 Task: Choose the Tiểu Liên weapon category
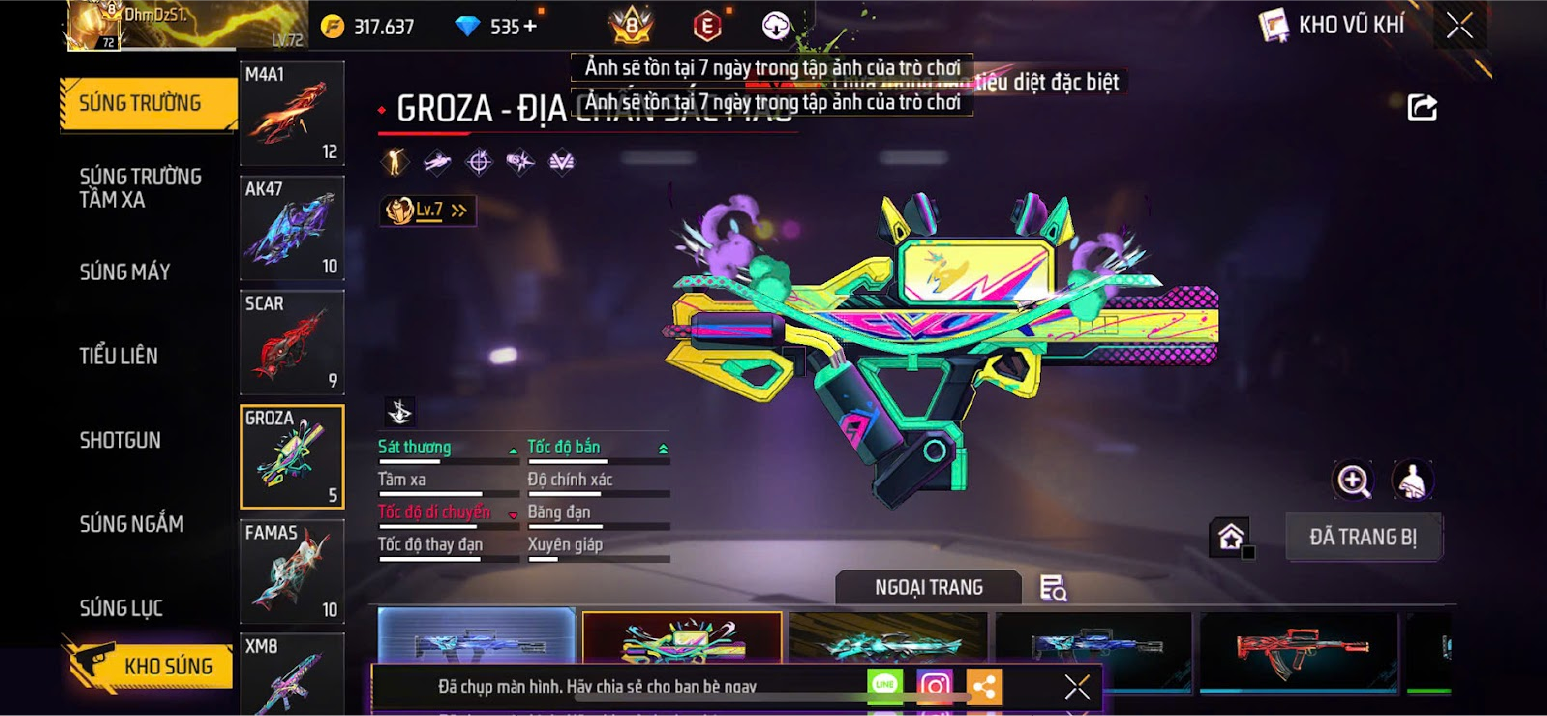[119, 356]
